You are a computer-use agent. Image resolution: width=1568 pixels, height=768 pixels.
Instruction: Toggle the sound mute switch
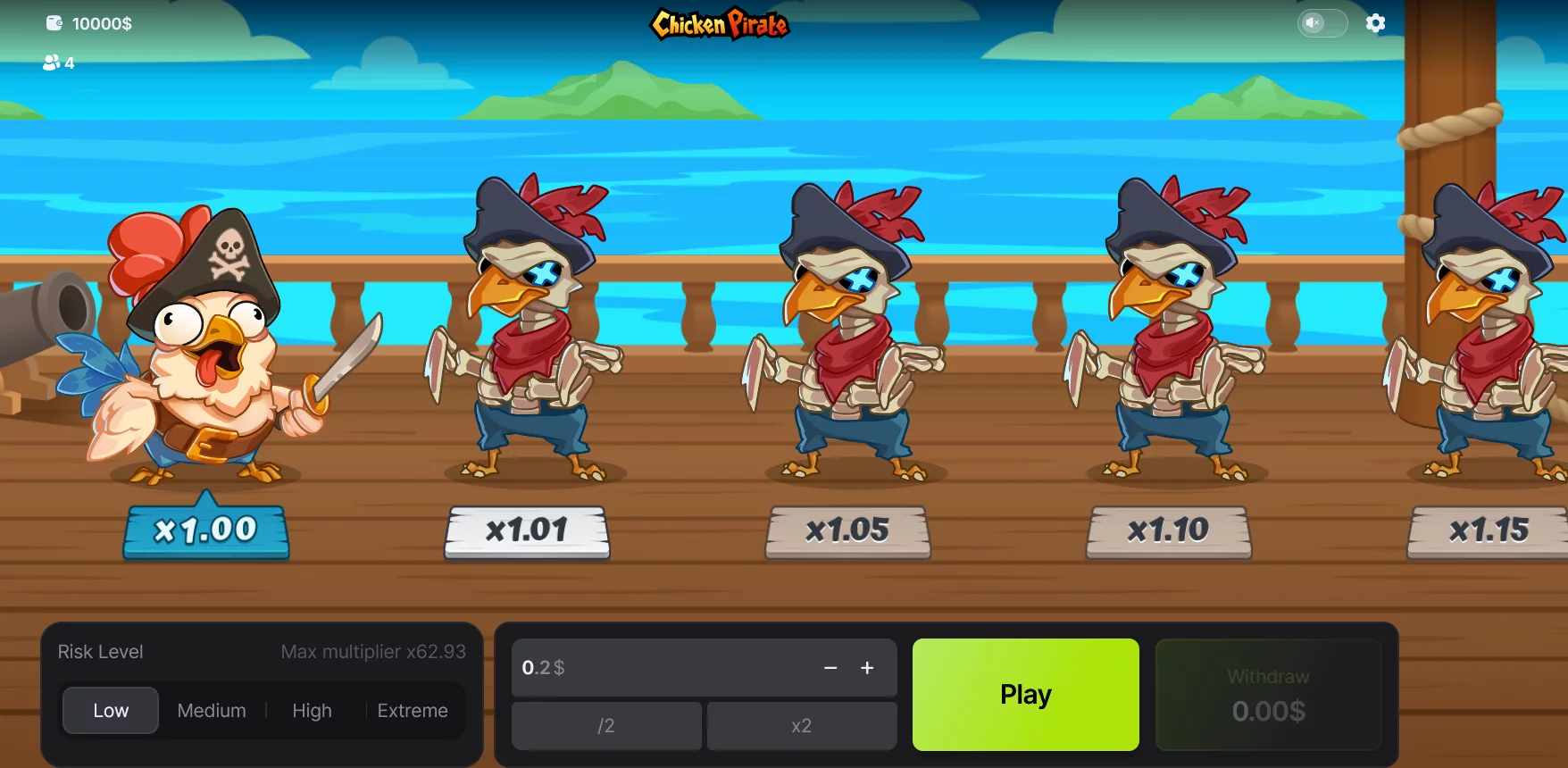click(x=1322, y=23)
